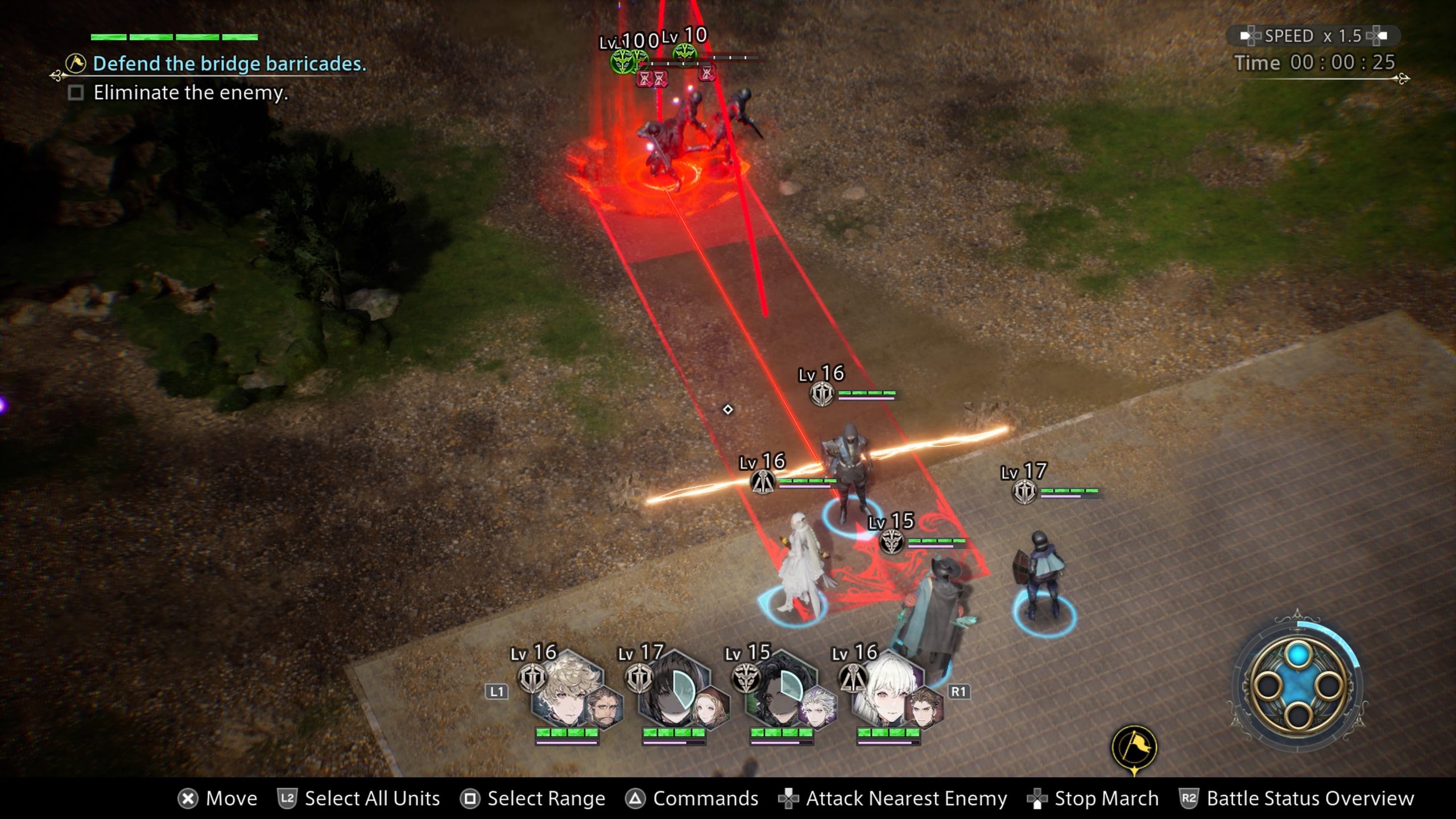The width and height of the screenshot is (1456, 819).
Task: Change the battle SPEED x 1.5 setting
Action: 1313,36
